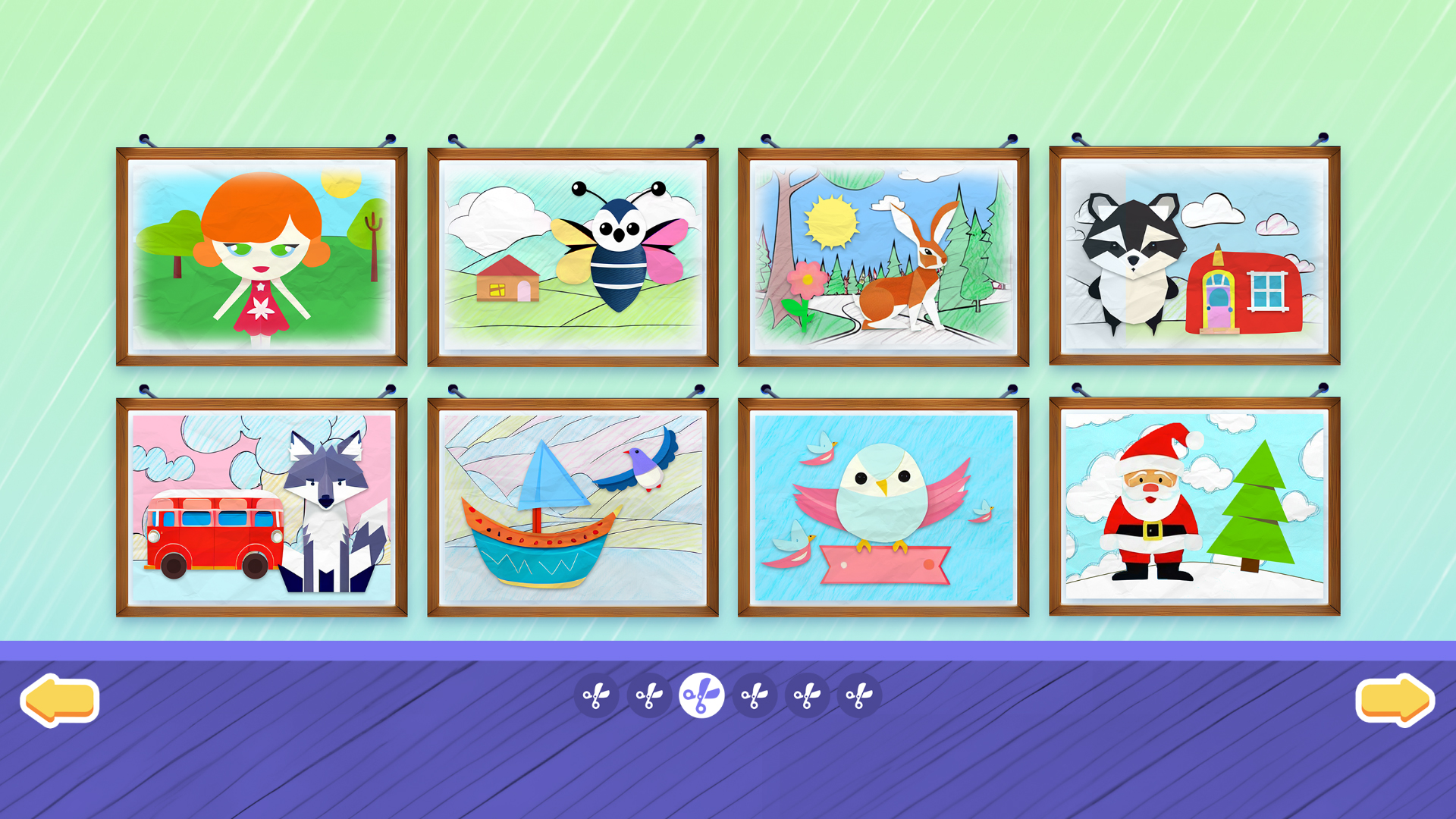
Task: Open the raccoon and red house picture
Action: pos(1196,254)
